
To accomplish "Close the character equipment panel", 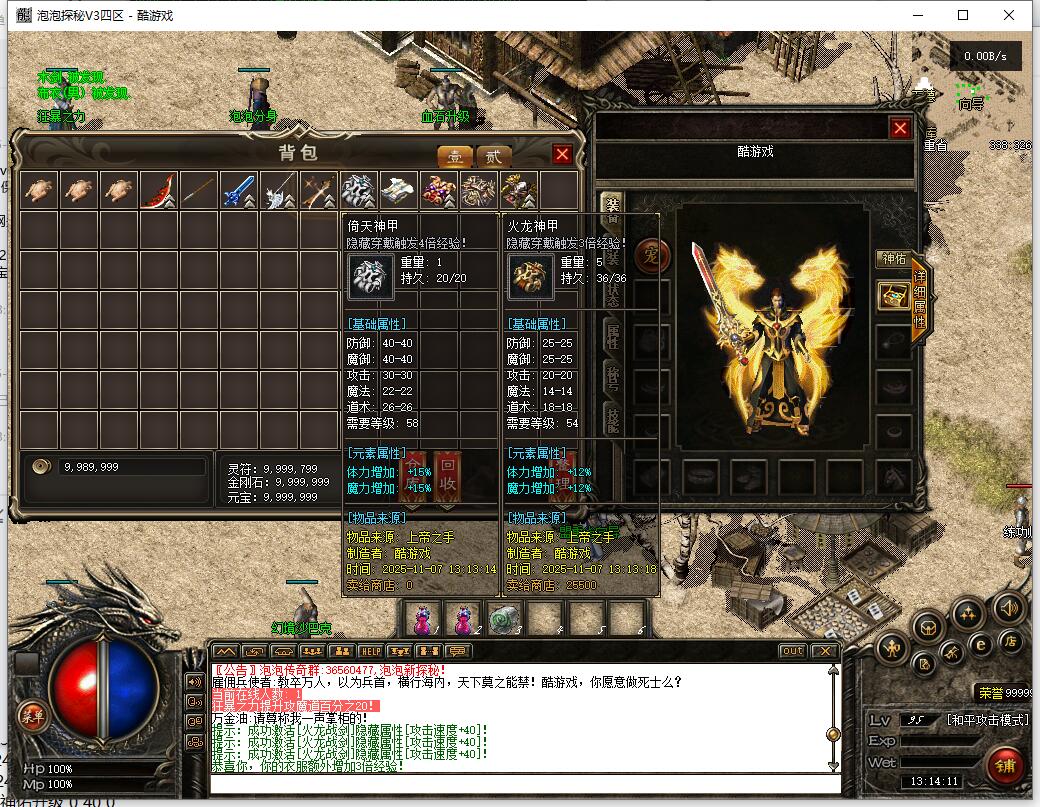I will (x=900, y=128).
